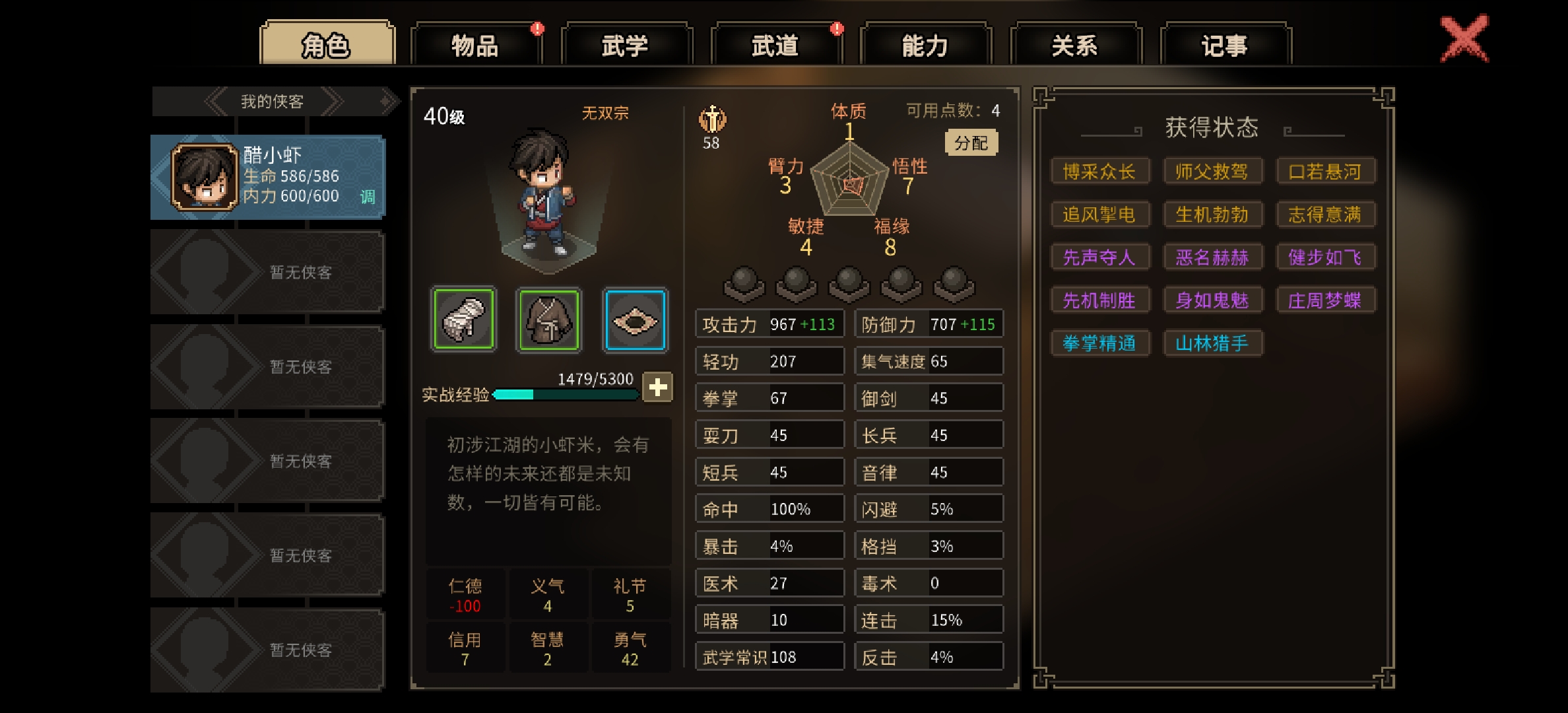The height and width of the screenshot is (713, 1568).
Task: Add combat experience with the plus button
Action: click(x=657, y=388)
